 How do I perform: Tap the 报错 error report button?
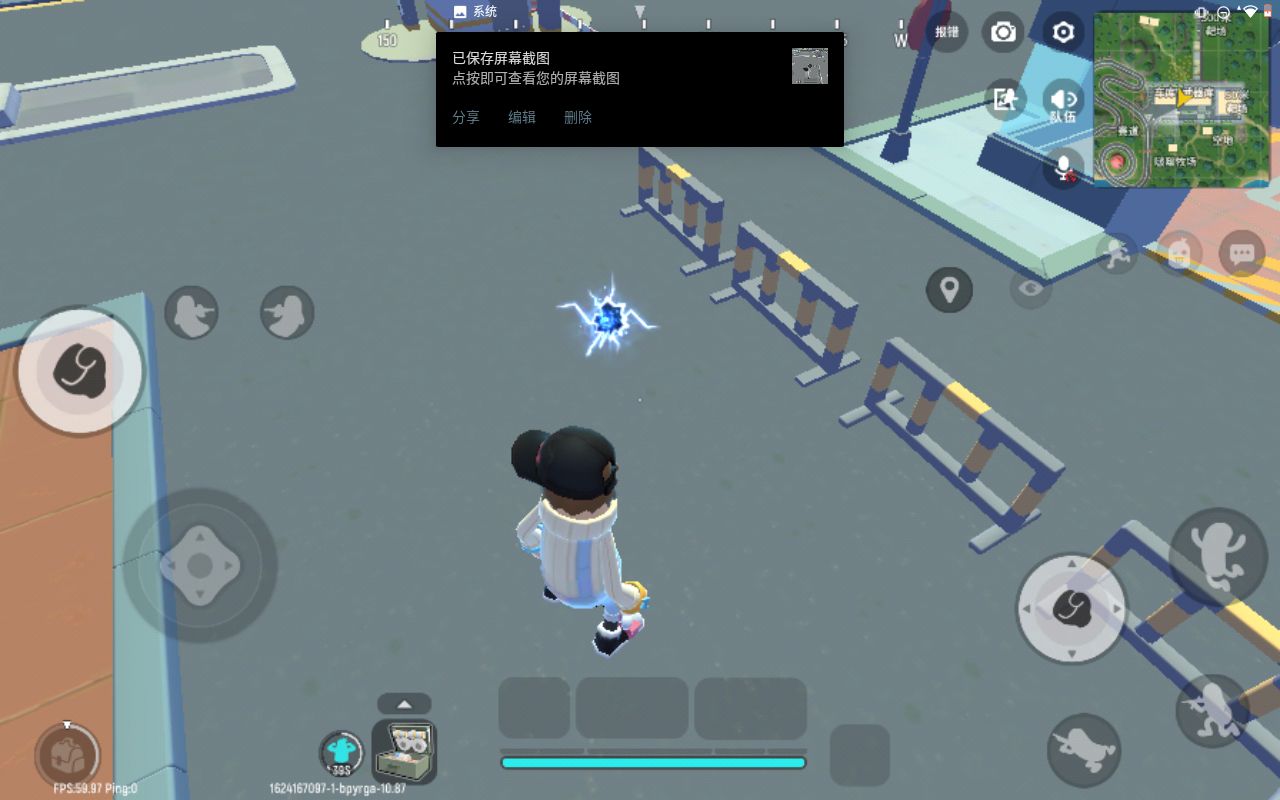click(946, 33)
